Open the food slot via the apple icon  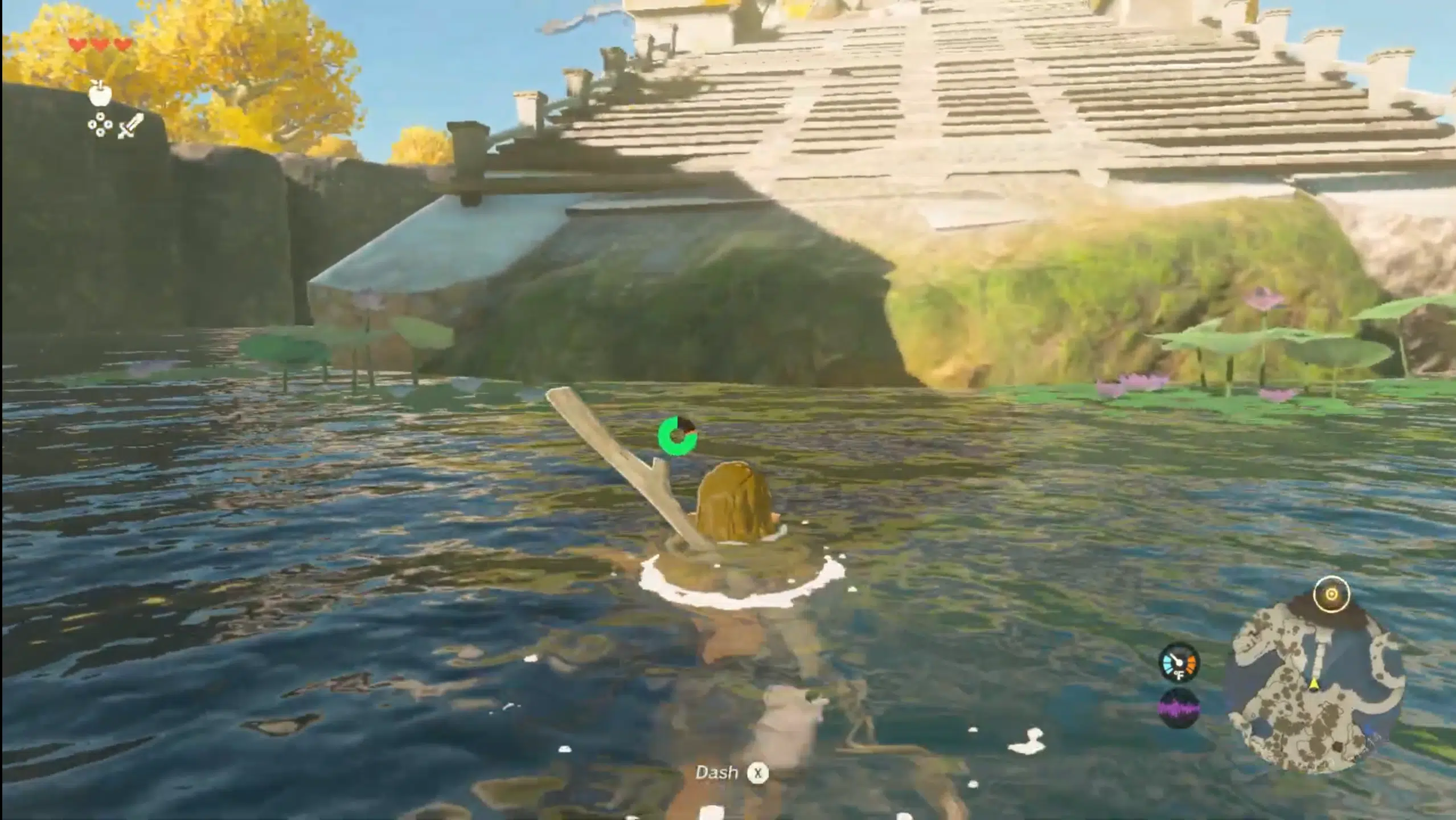[100, 96]
